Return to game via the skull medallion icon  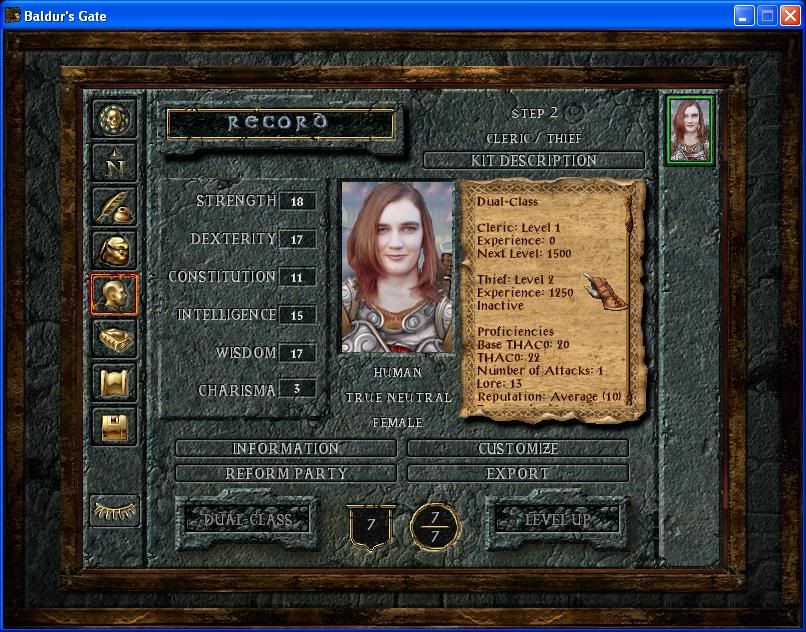[x=115, y=118]
